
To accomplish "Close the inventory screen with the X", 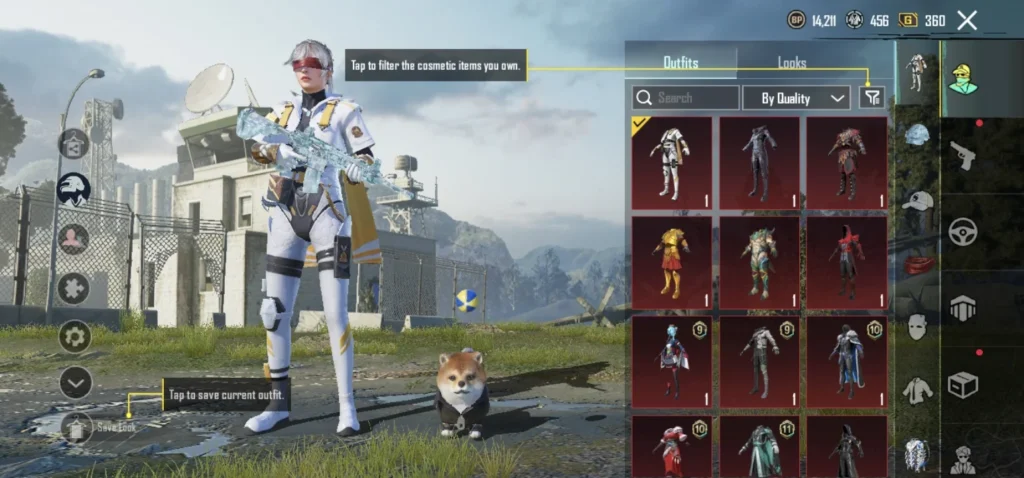I will (967, 20).
